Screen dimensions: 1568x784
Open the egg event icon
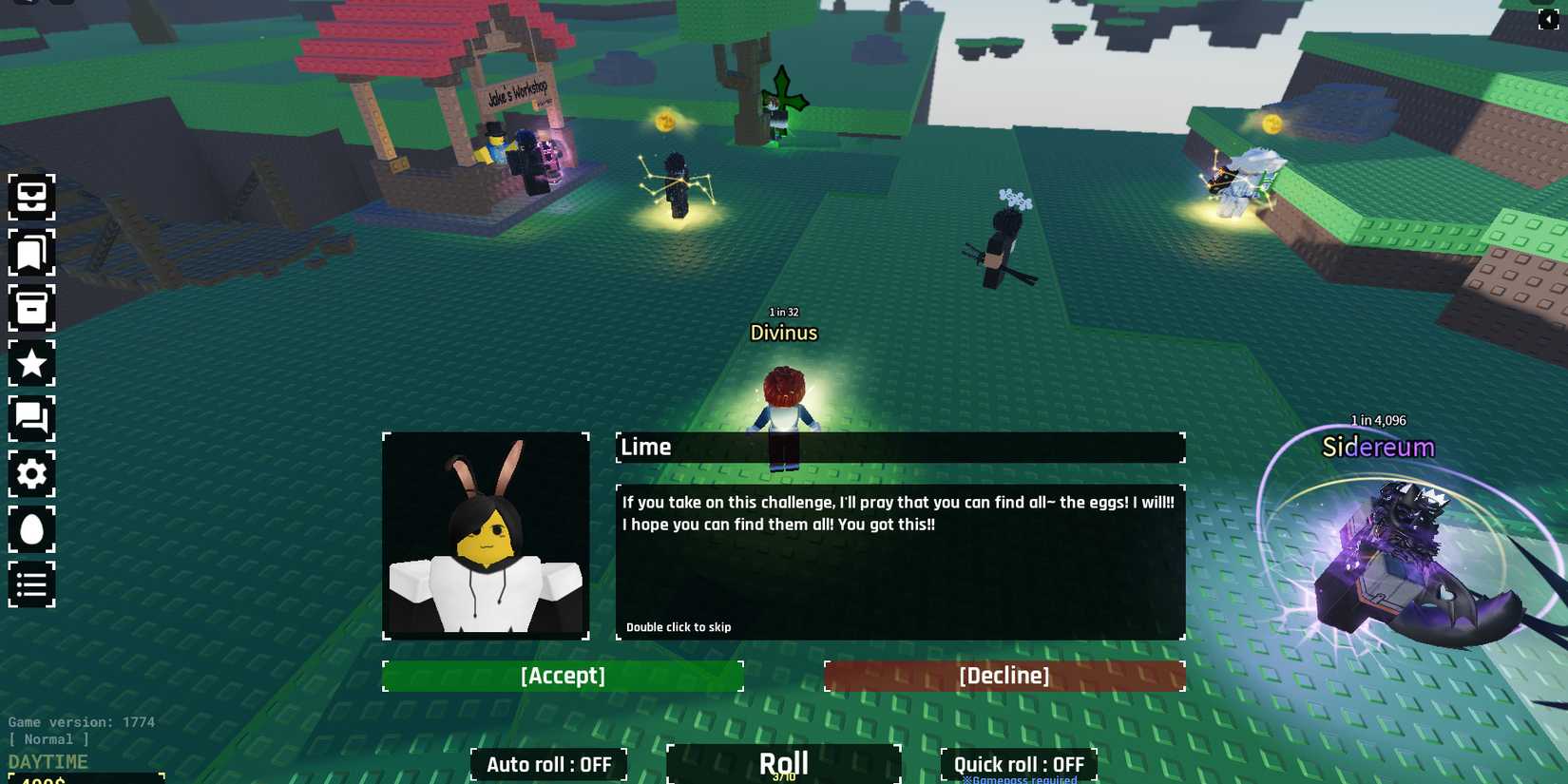31,529
